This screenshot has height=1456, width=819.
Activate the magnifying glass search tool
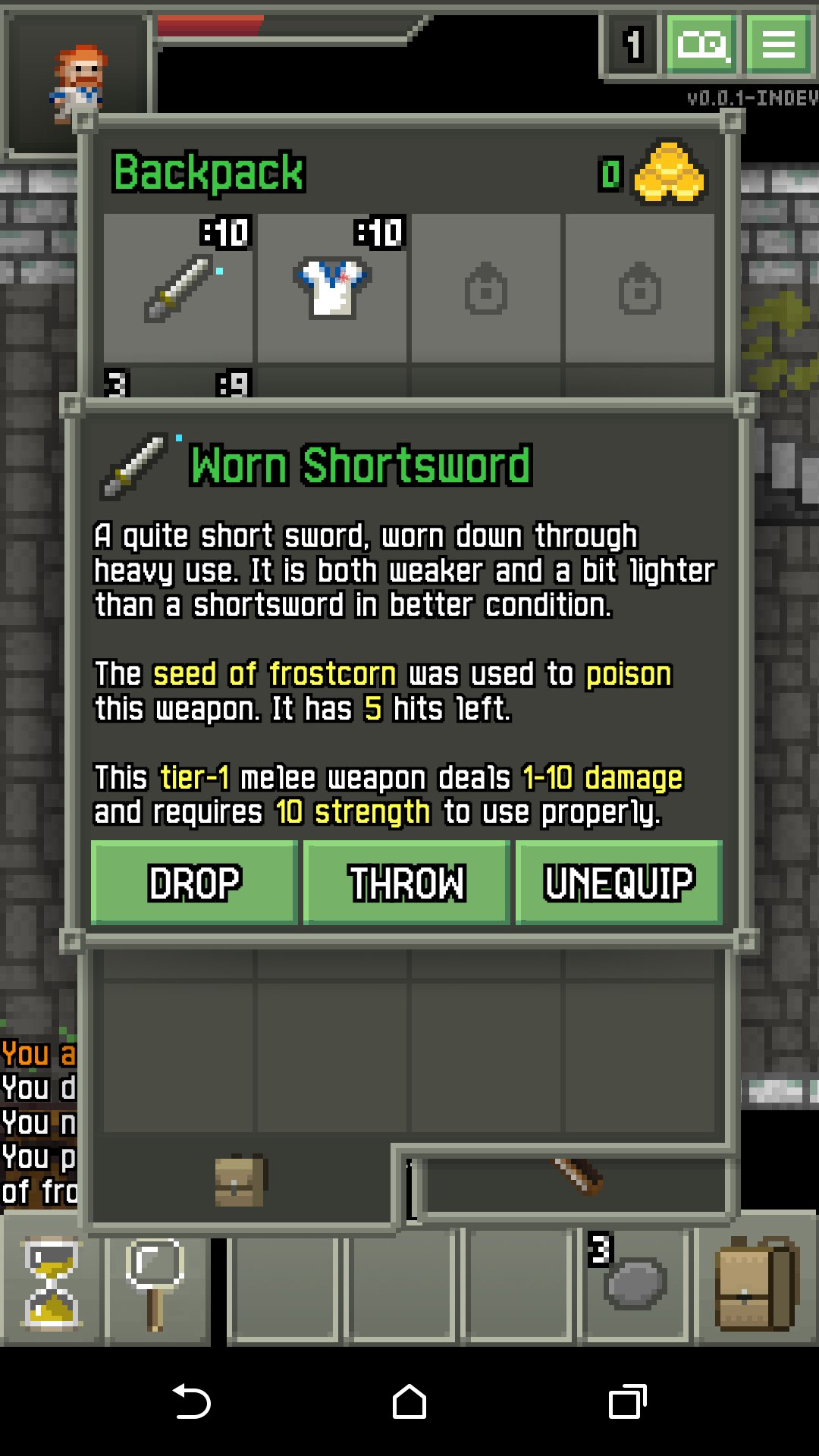(156, 1283)
